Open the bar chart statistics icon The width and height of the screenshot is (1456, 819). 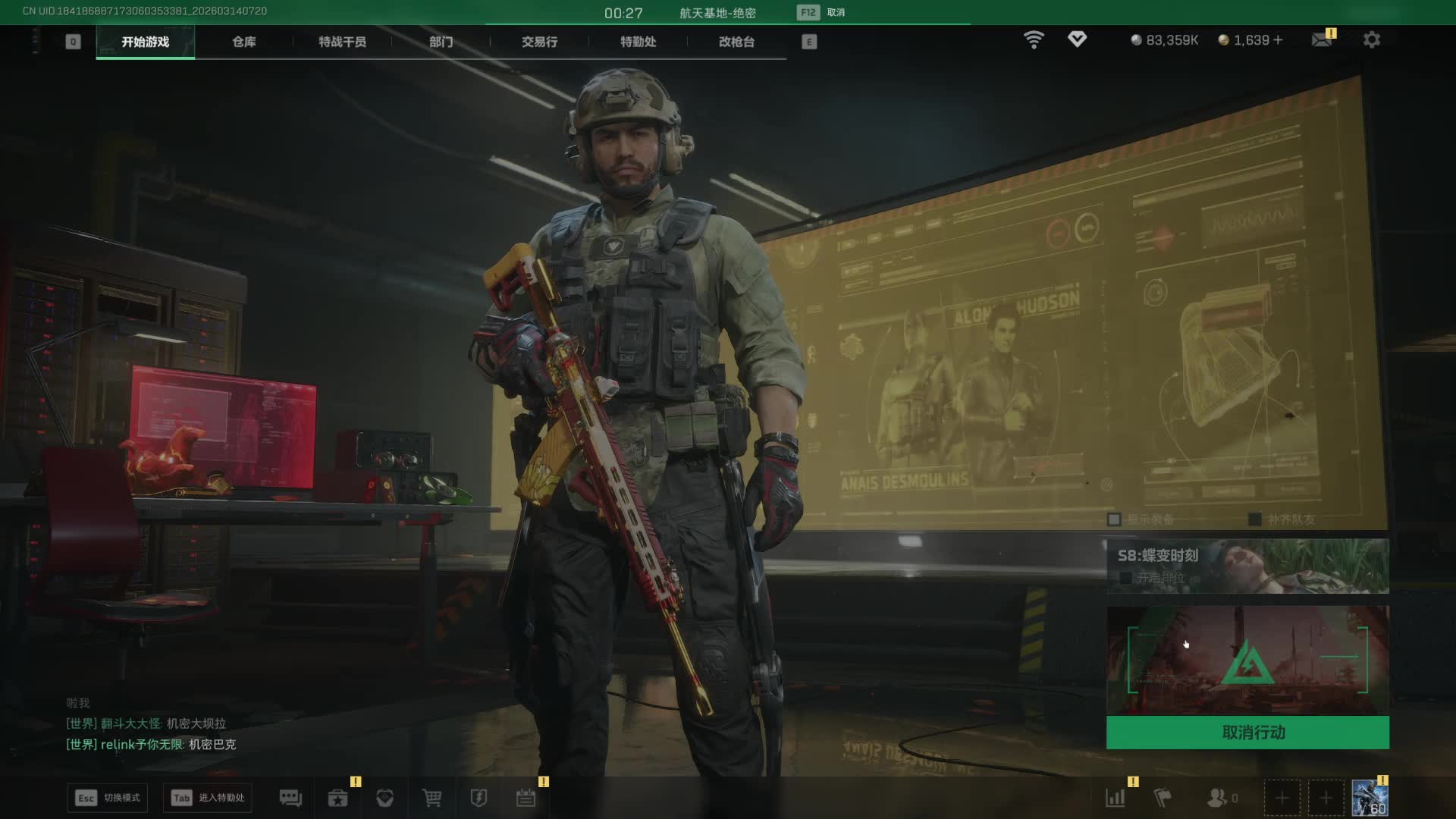1116,798
